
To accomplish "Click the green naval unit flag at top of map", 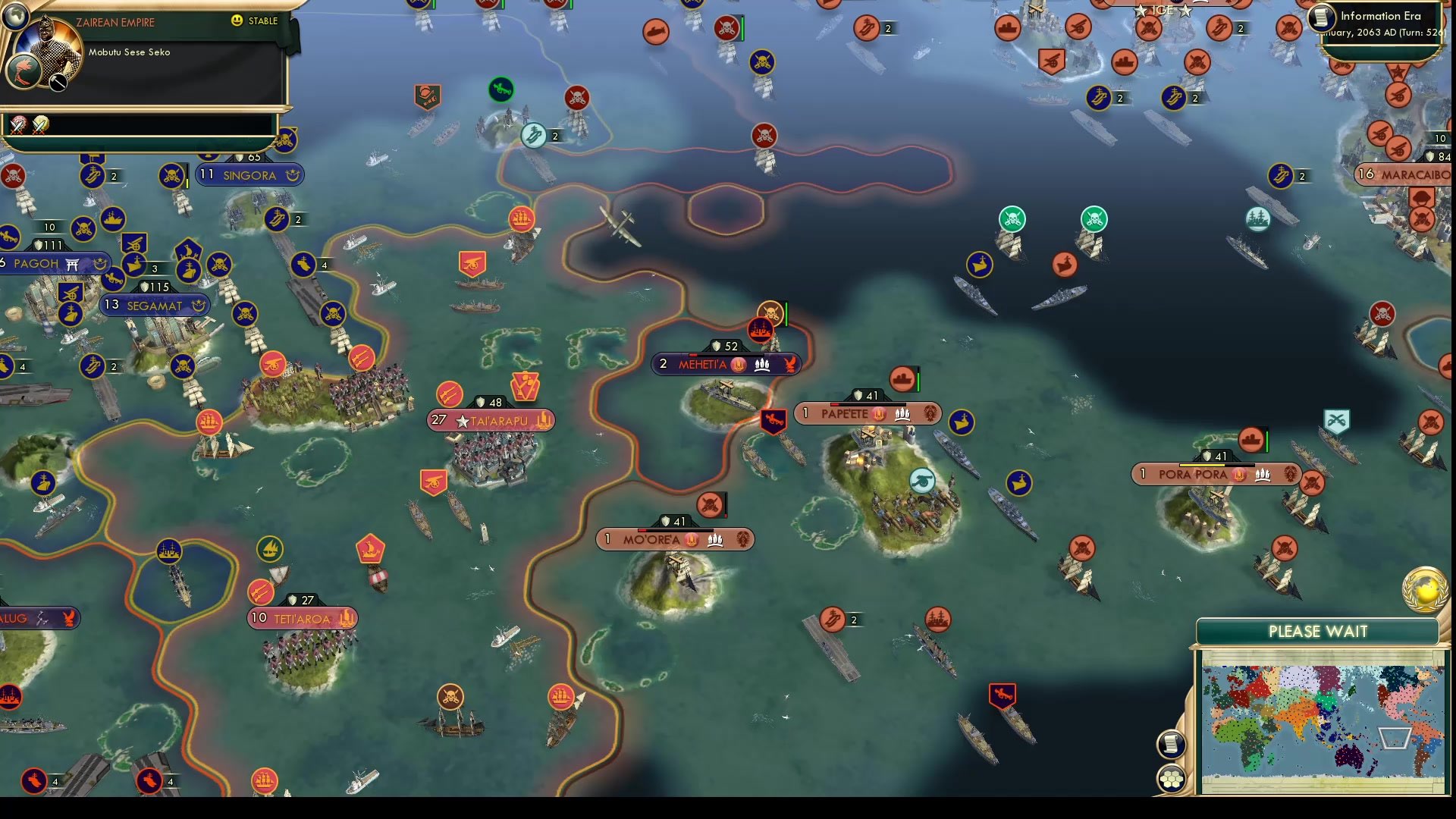I will (x=502, y=89).
